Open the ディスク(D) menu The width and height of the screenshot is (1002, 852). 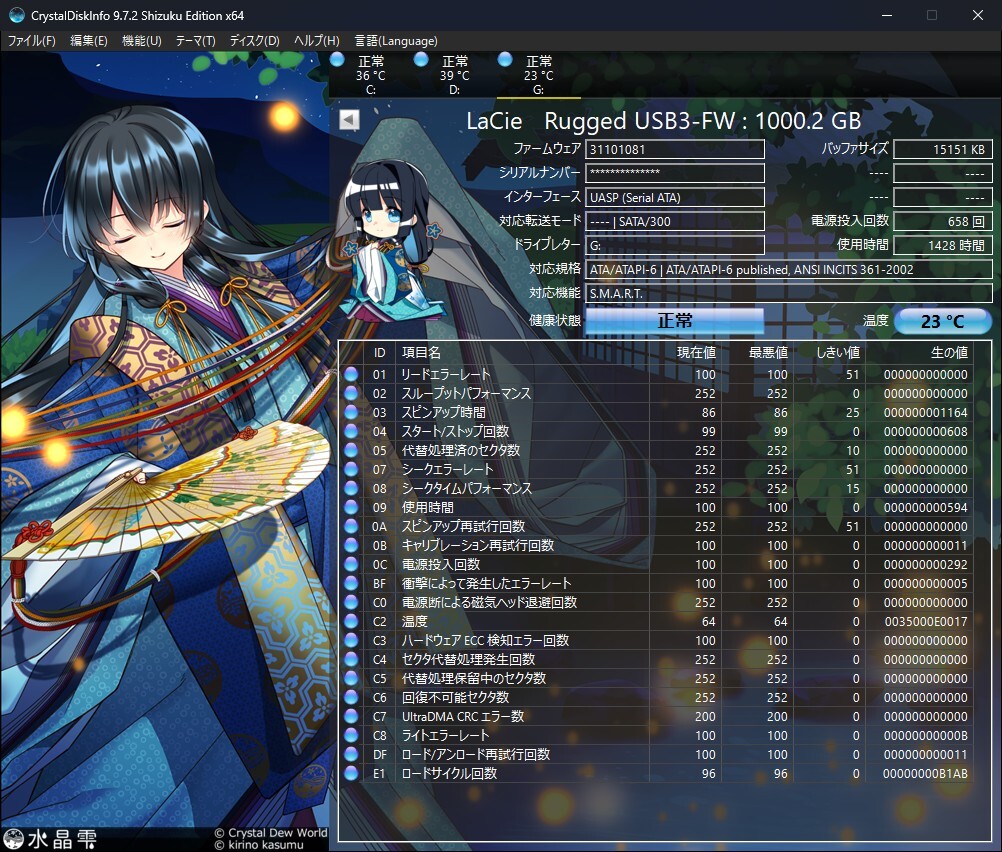(254, 41)
